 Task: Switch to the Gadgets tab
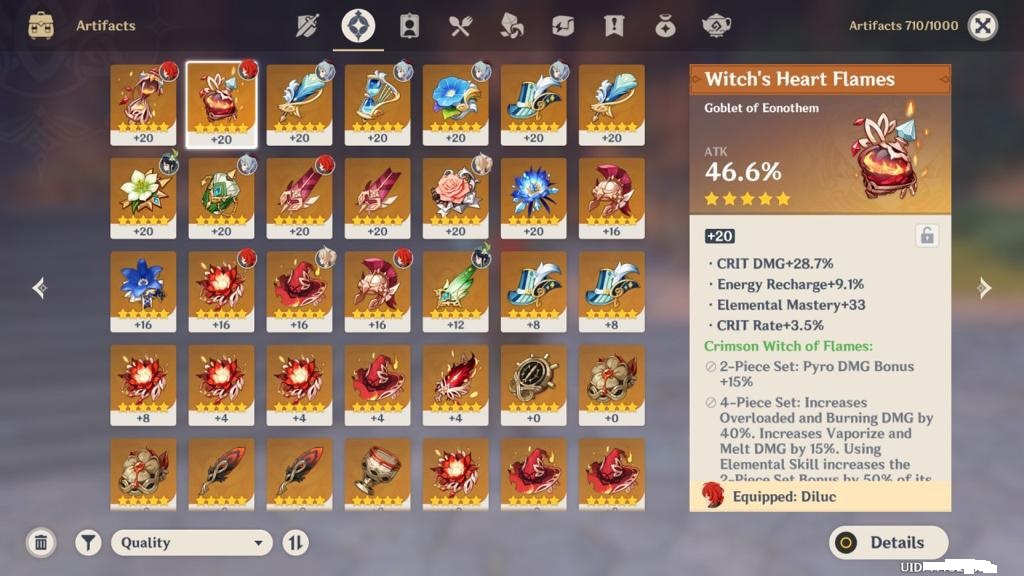562,26
